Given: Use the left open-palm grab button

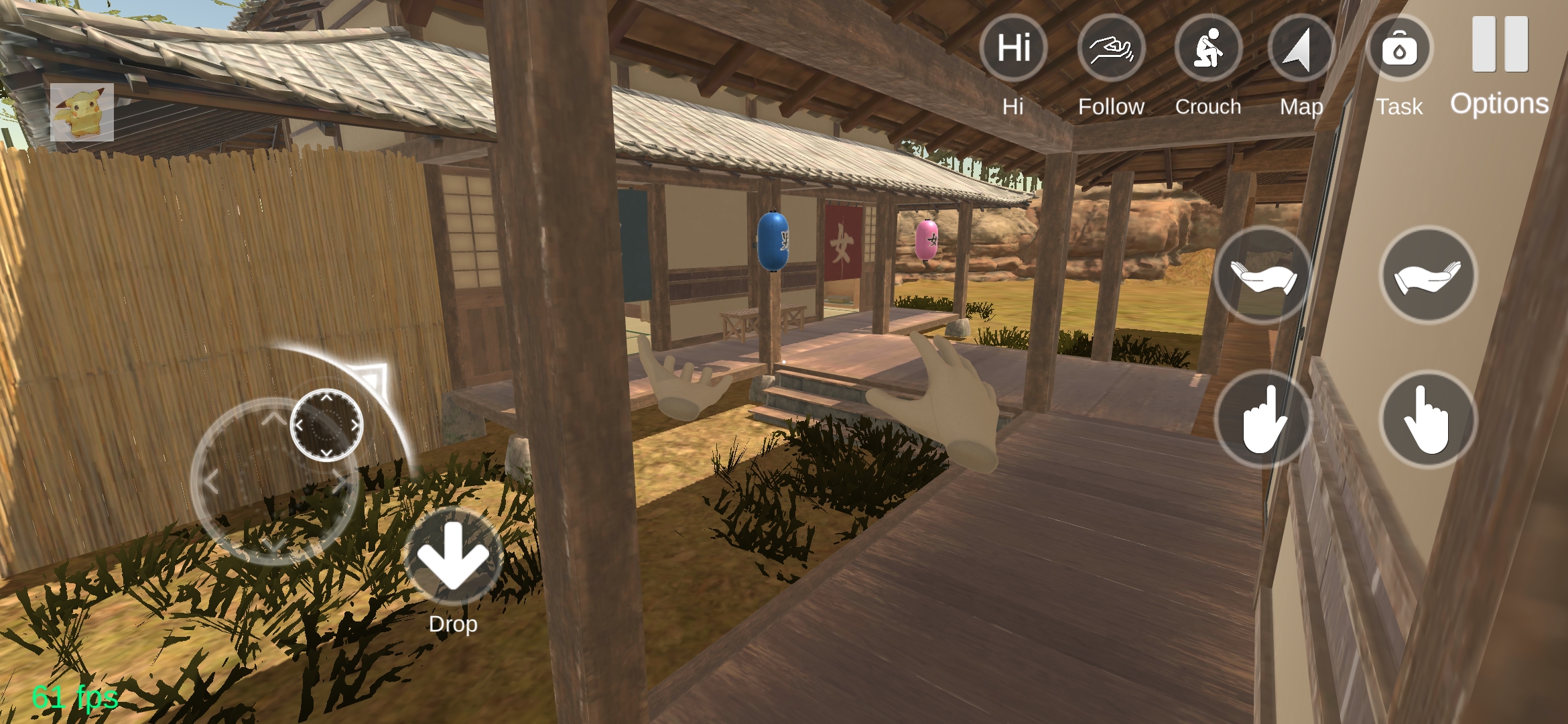Looking at the screenshot, I should point(1263,276).
